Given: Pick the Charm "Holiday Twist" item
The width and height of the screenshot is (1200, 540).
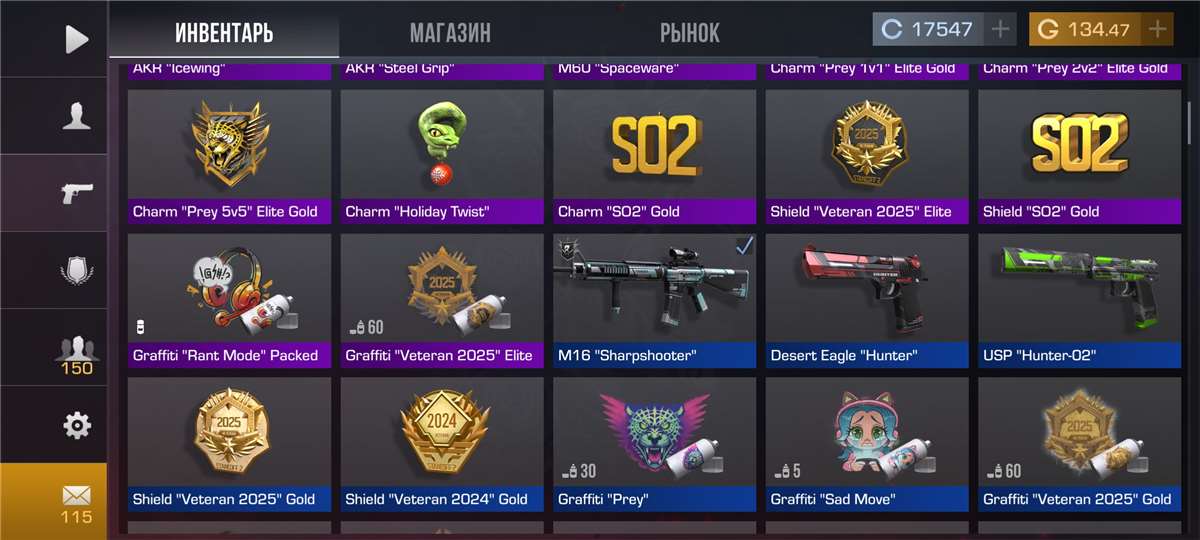Looking at the screenshot, I should 442,156.
